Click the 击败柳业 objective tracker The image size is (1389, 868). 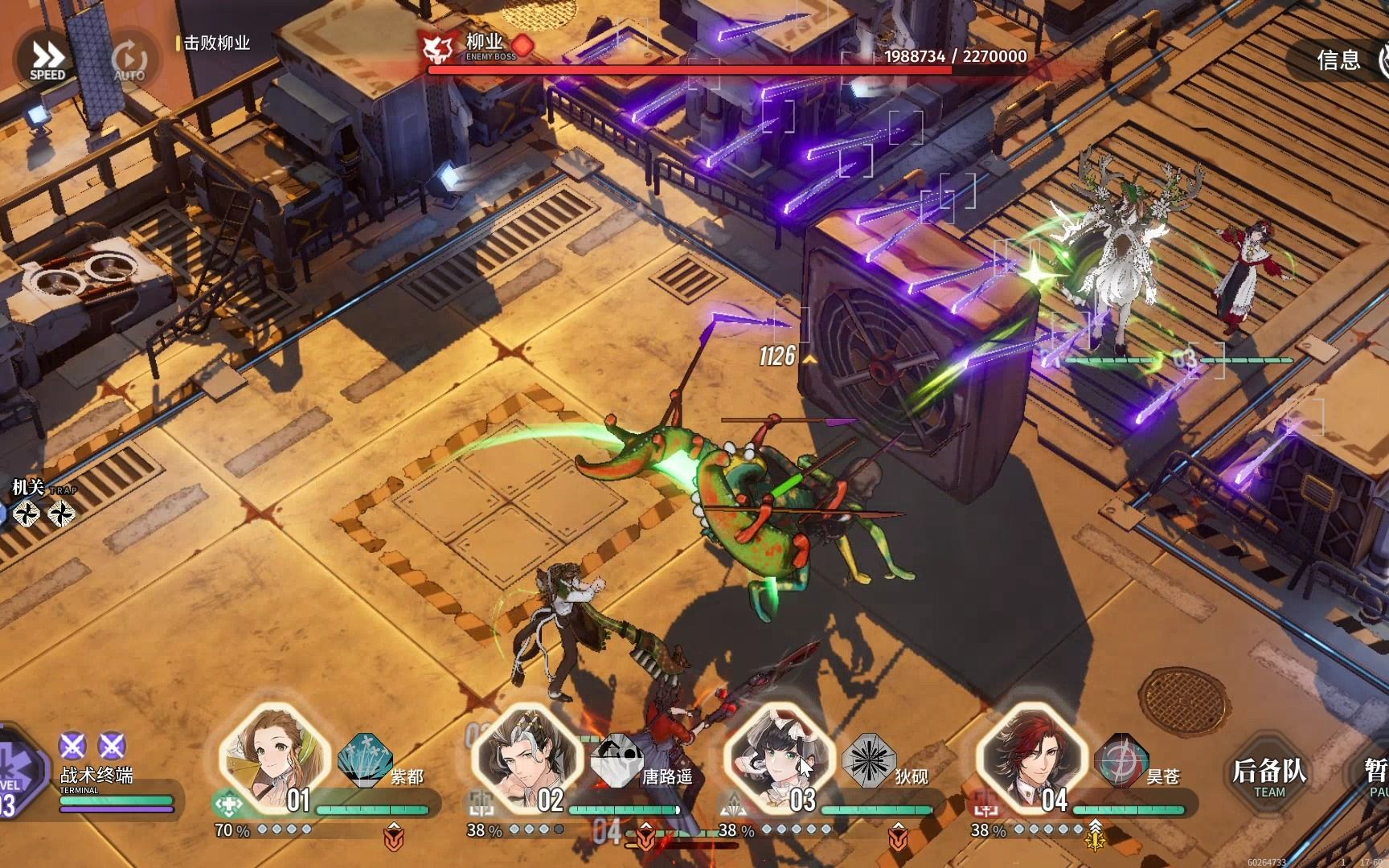coord(216,43)
